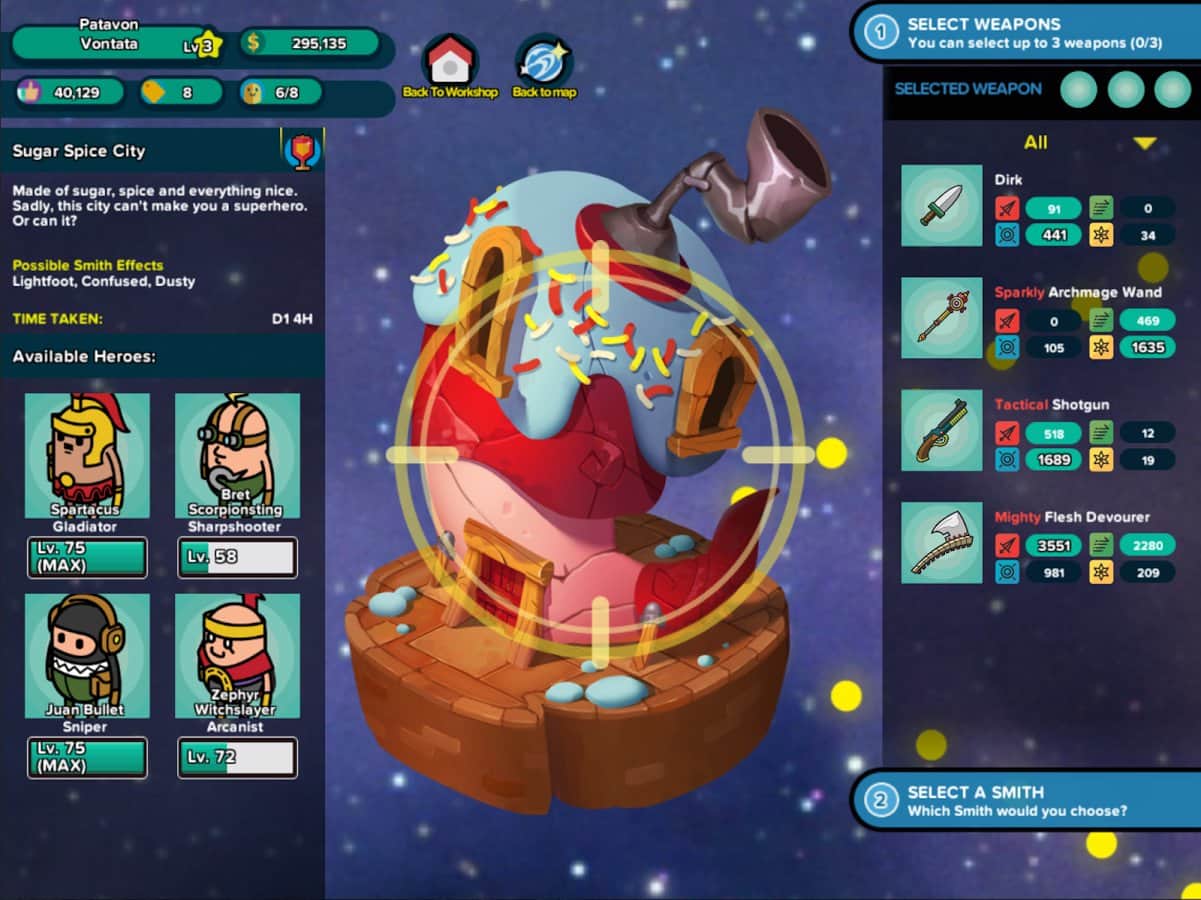The width and height of the screenshot is (1201, 900).
Task: View Spartacus the Gladiator hero portrait
Action: (87, 455)
